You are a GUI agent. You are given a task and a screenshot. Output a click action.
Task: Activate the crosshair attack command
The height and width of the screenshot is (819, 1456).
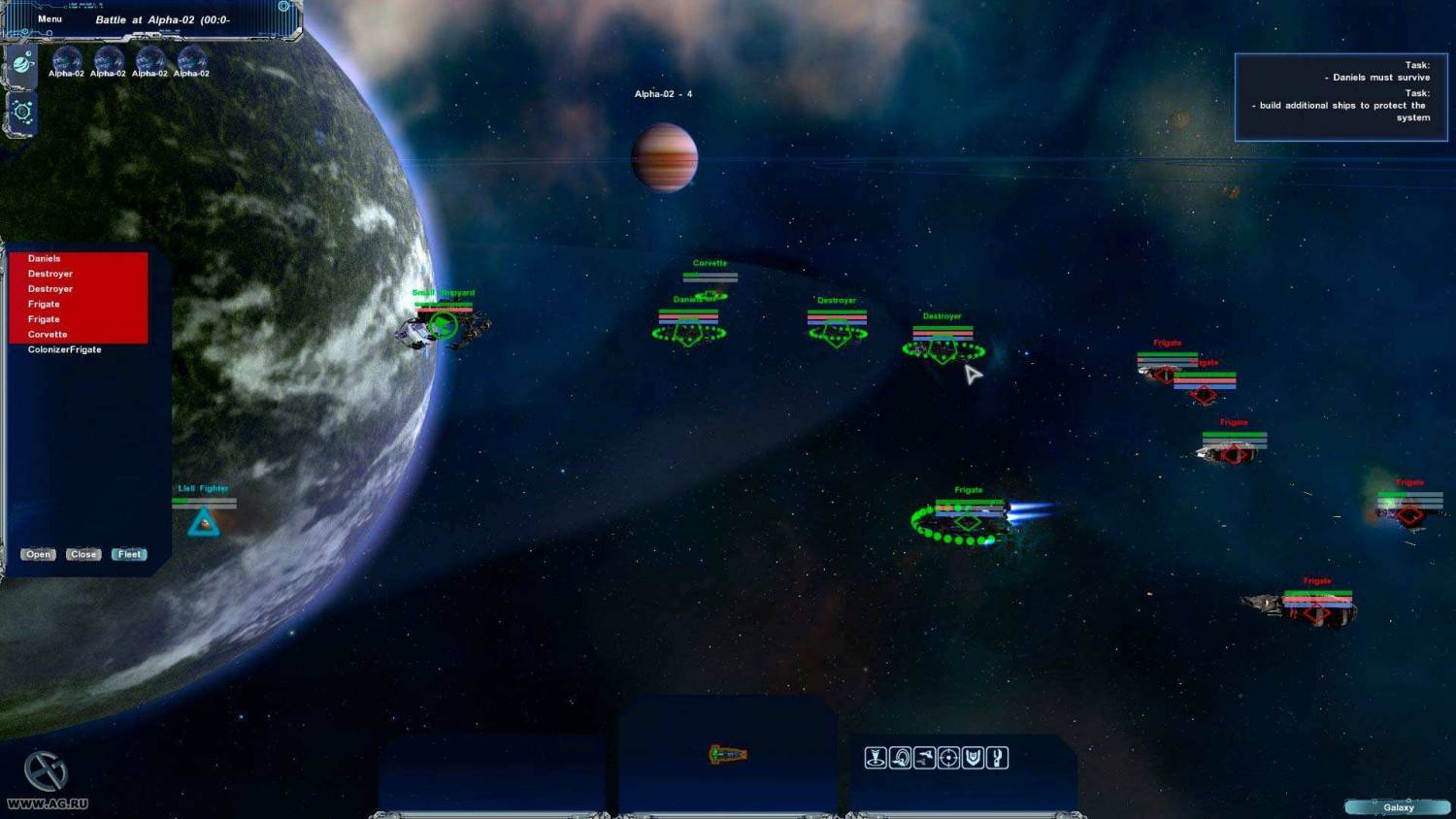948,758
